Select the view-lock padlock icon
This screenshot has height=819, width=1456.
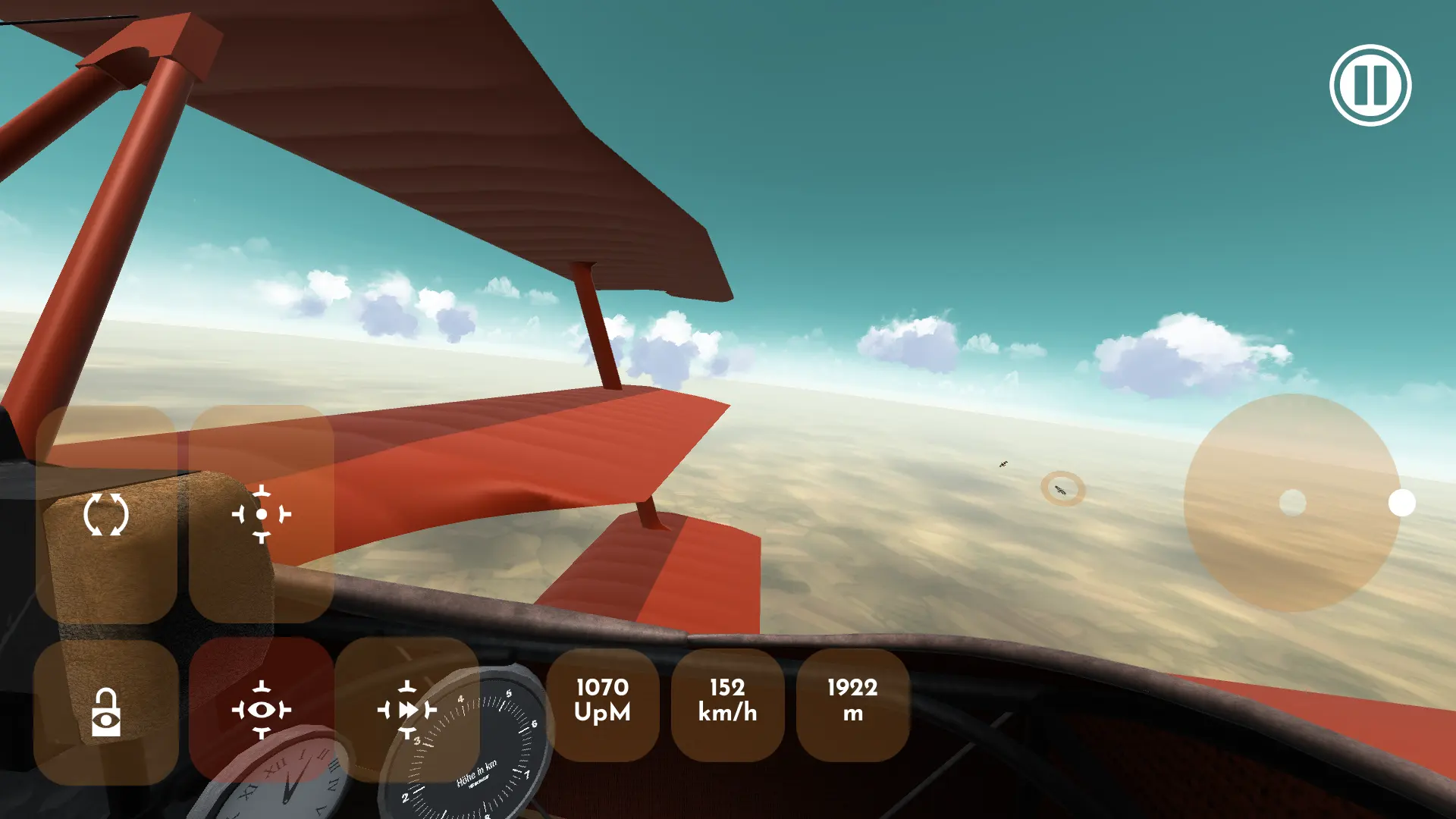pos(106,711)
